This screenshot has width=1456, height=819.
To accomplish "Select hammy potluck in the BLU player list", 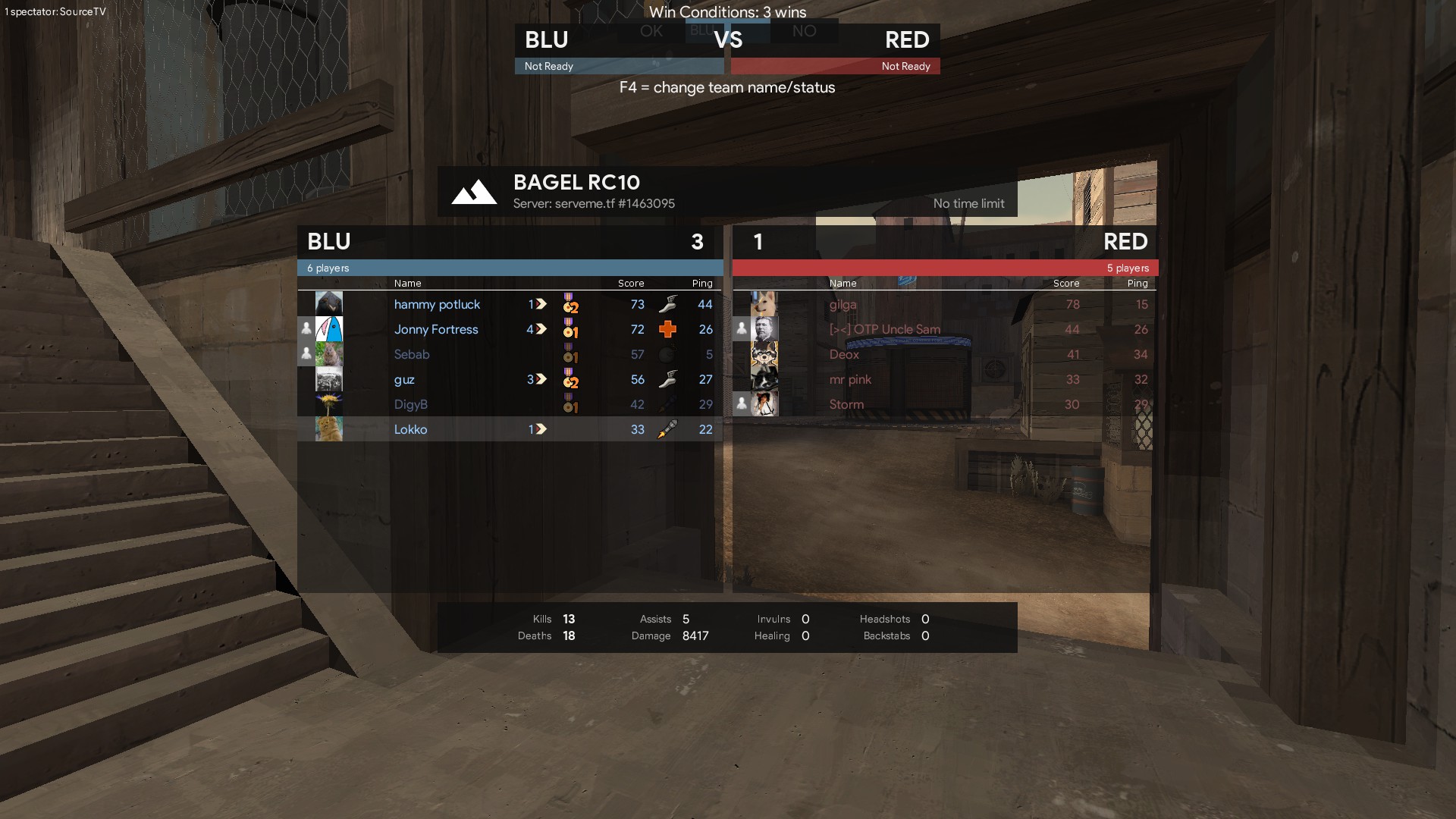I will (437, 304).
